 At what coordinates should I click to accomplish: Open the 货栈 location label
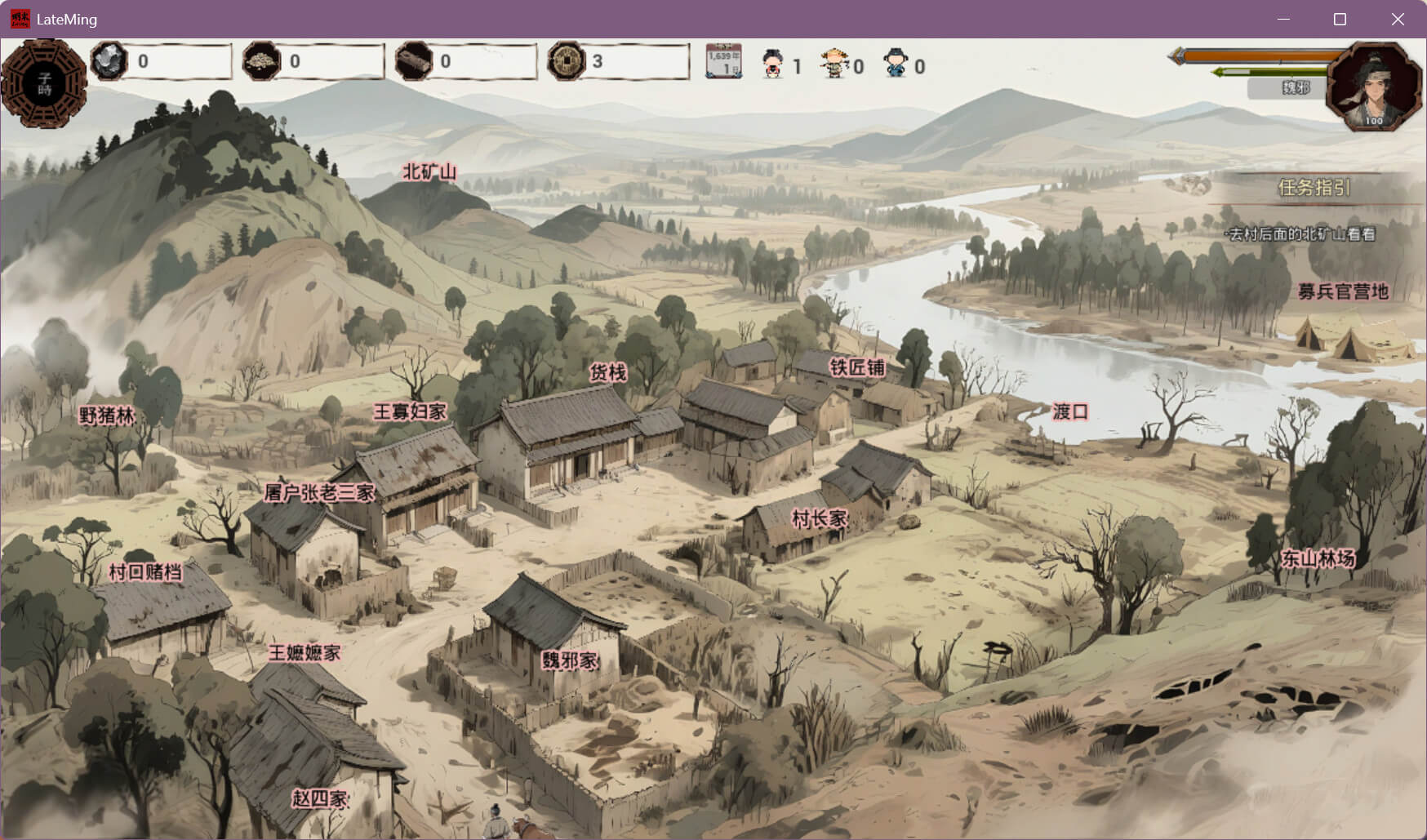point(608,373)
